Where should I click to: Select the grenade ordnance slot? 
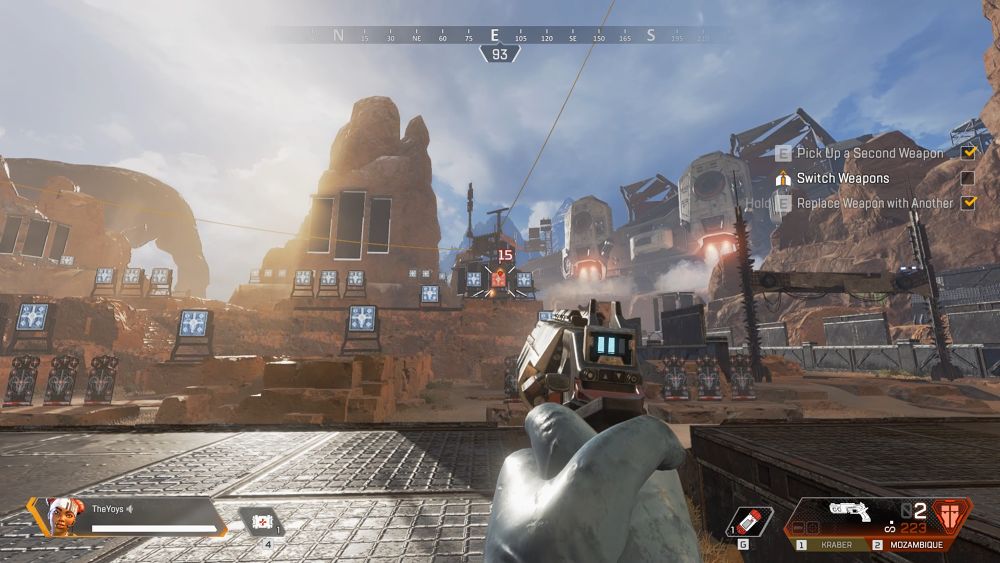751,520
